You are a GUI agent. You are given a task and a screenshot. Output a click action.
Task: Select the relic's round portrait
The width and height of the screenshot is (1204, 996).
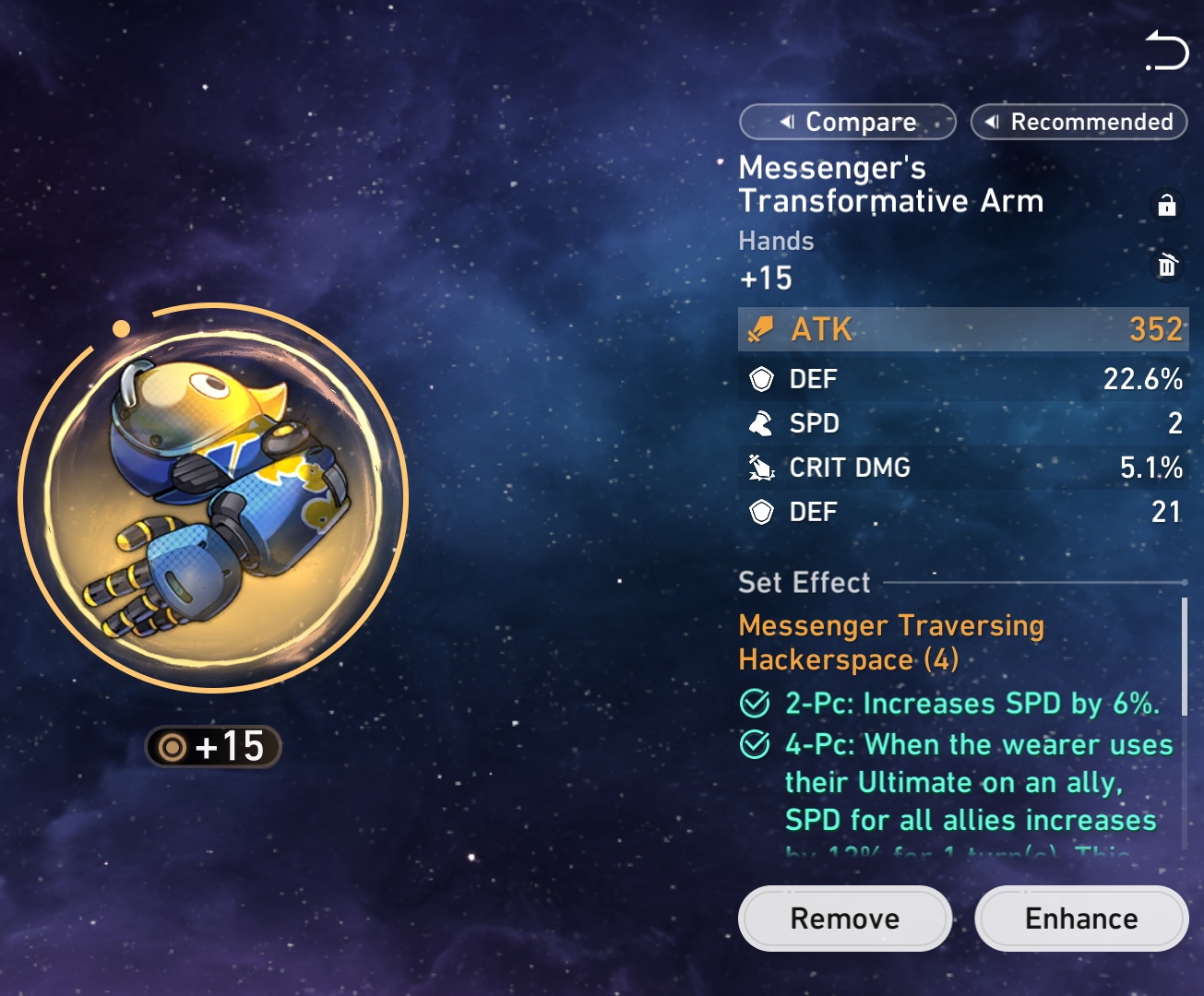[x=212, y=498]
